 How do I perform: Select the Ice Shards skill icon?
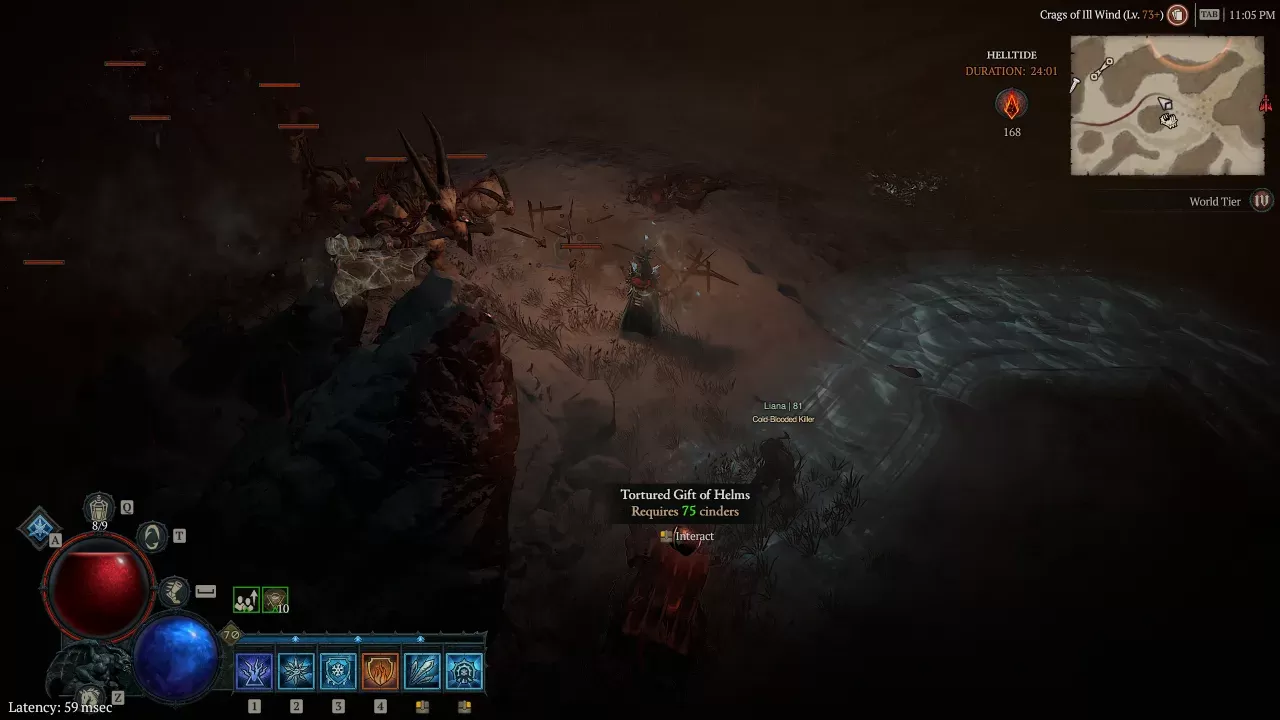click(421, 670)
